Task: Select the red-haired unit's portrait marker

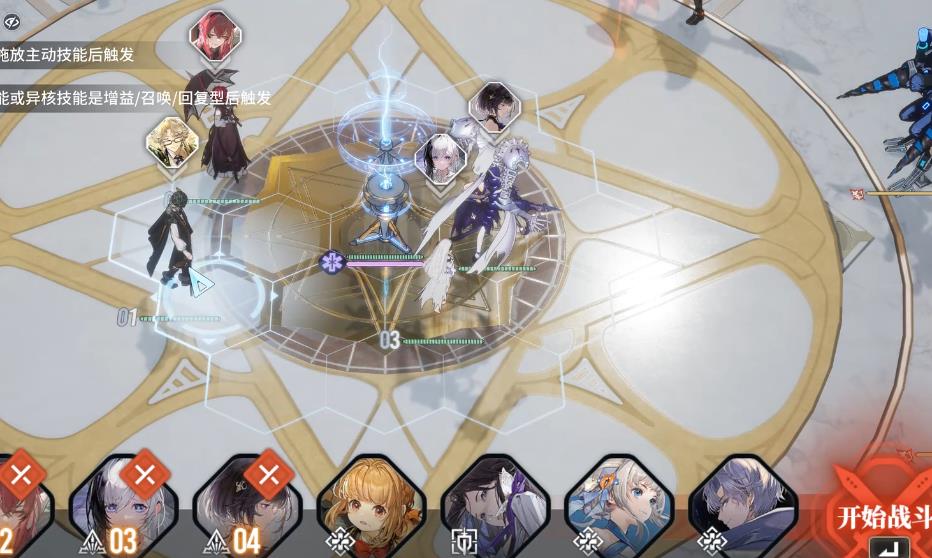Action: [x=214, y=37]
